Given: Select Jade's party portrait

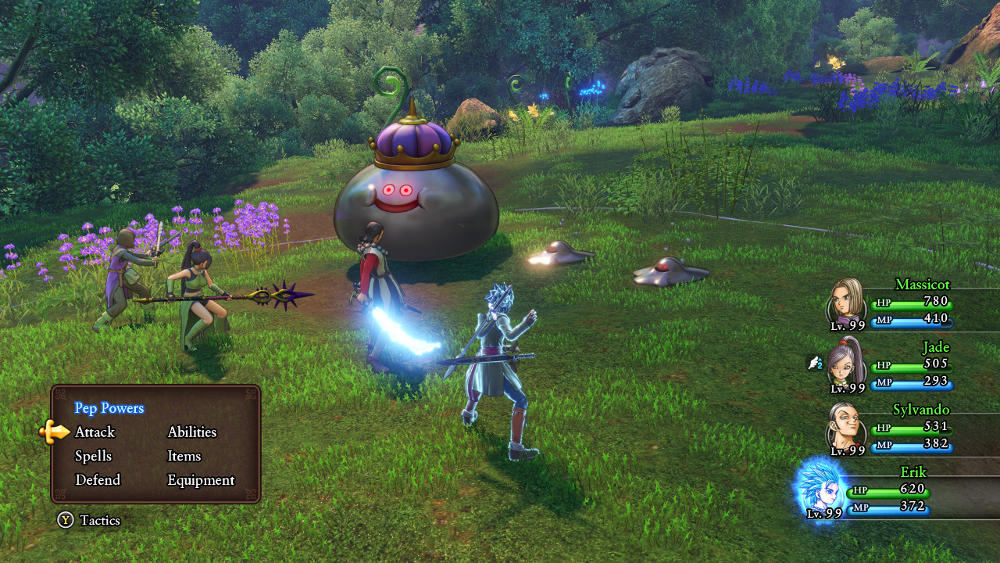Looking at the screenshot, I should click(846, 362).
